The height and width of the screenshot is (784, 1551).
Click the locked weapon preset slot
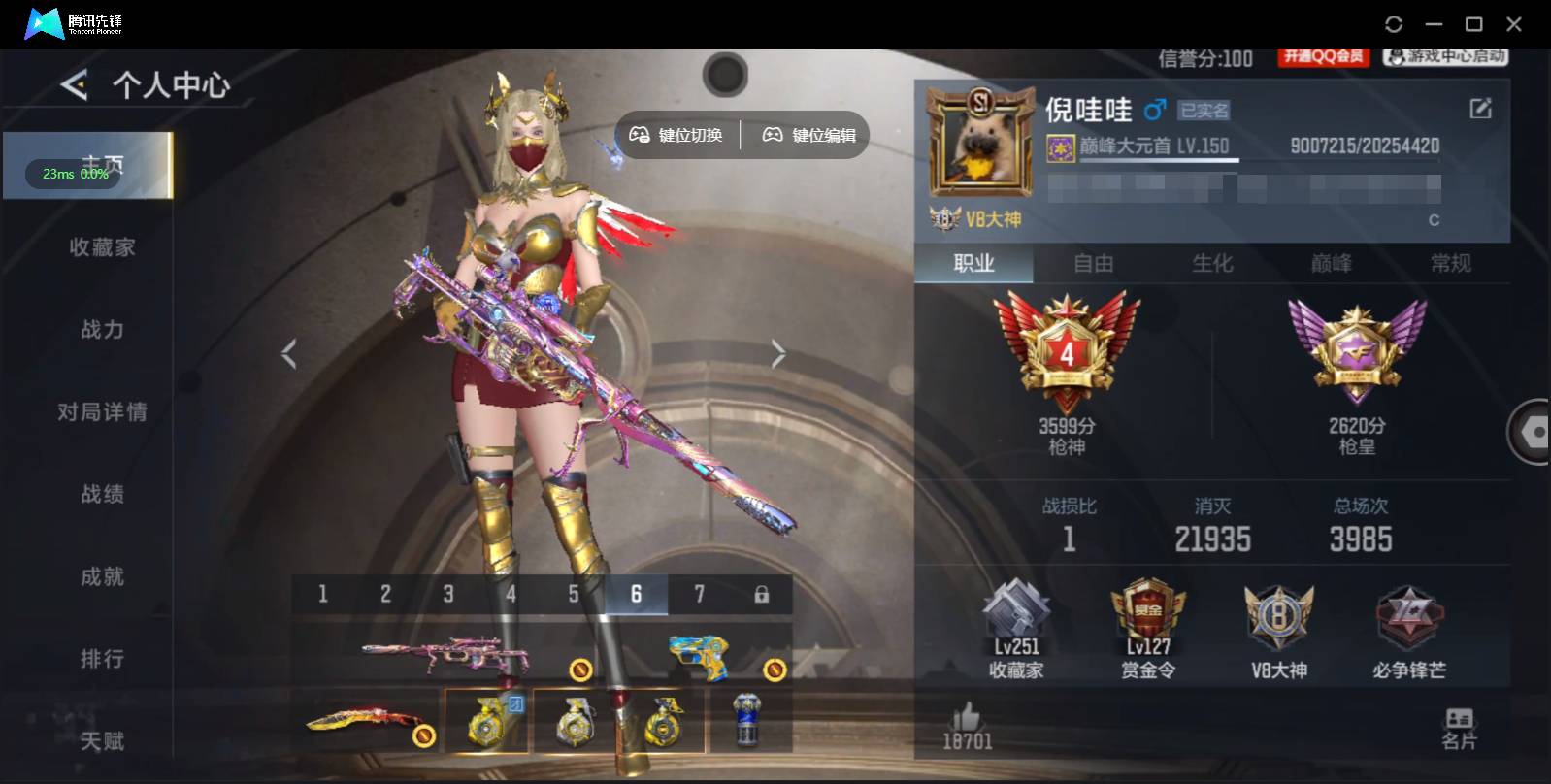tap(763, 593)
